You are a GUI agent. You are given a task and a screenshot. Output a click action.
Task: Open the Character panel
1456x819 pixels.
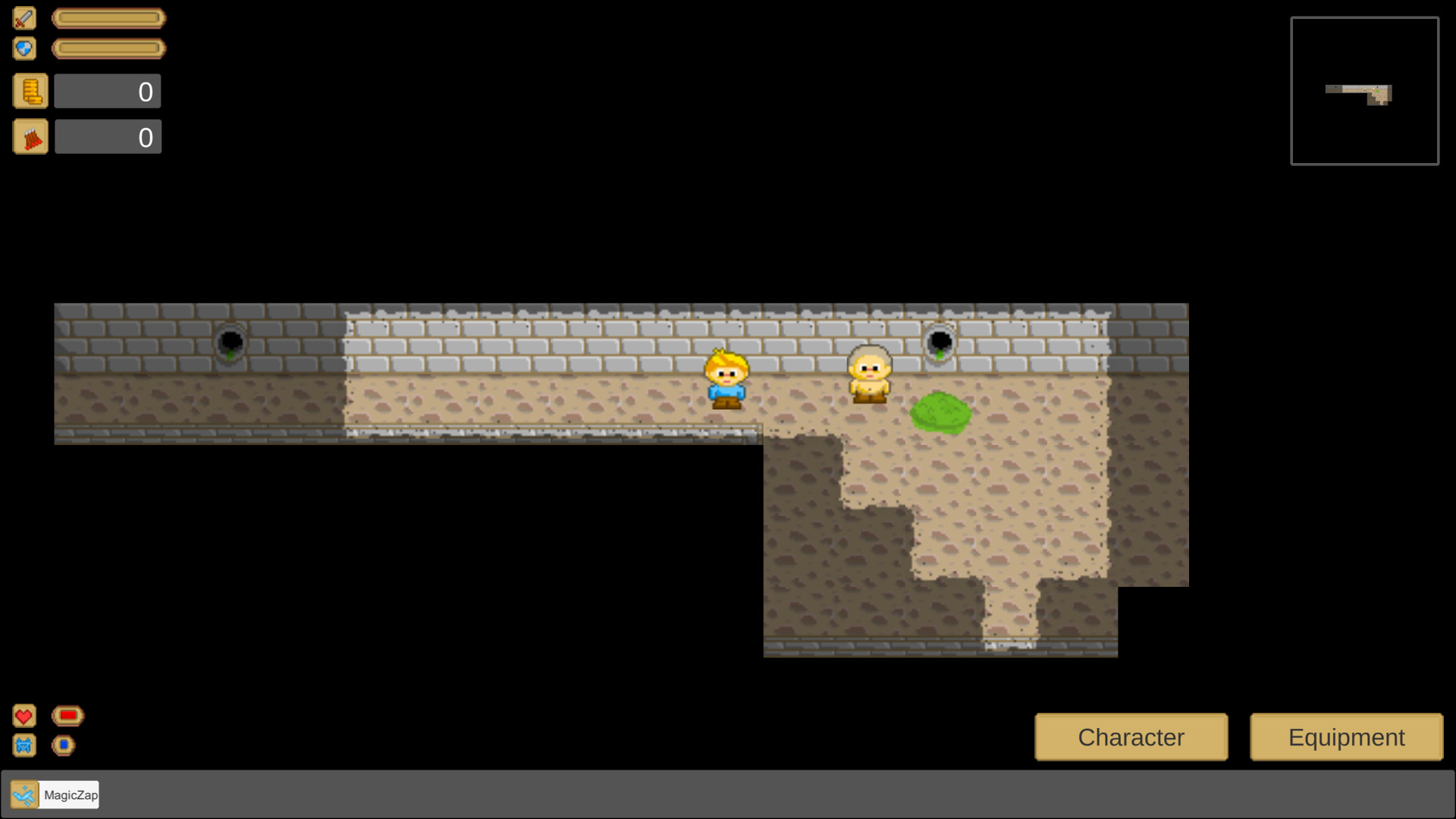click(x=1131, y=736)
